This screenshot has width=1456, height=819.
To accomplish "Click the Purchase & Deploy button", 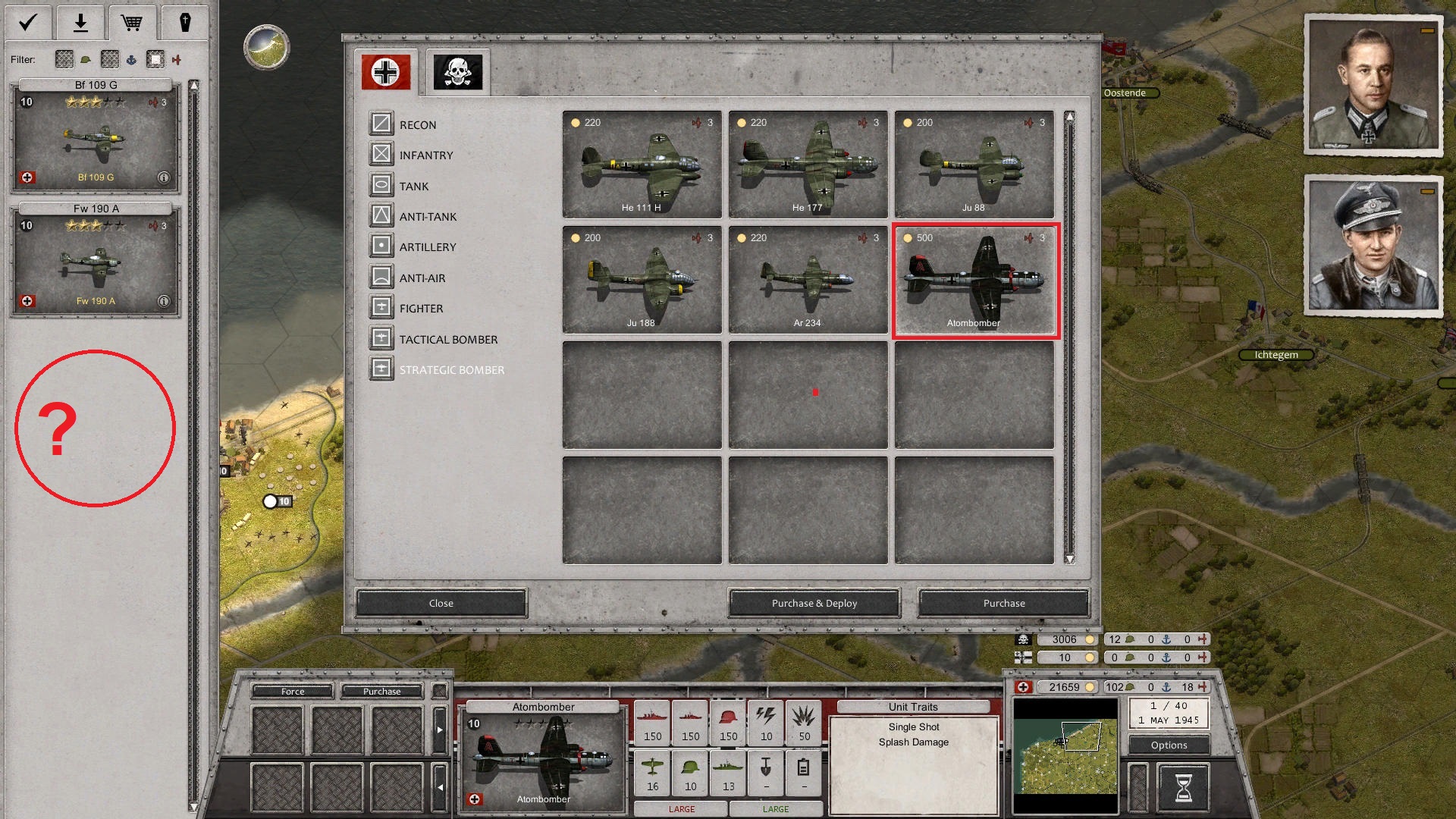I will click(x=813, y=603).
